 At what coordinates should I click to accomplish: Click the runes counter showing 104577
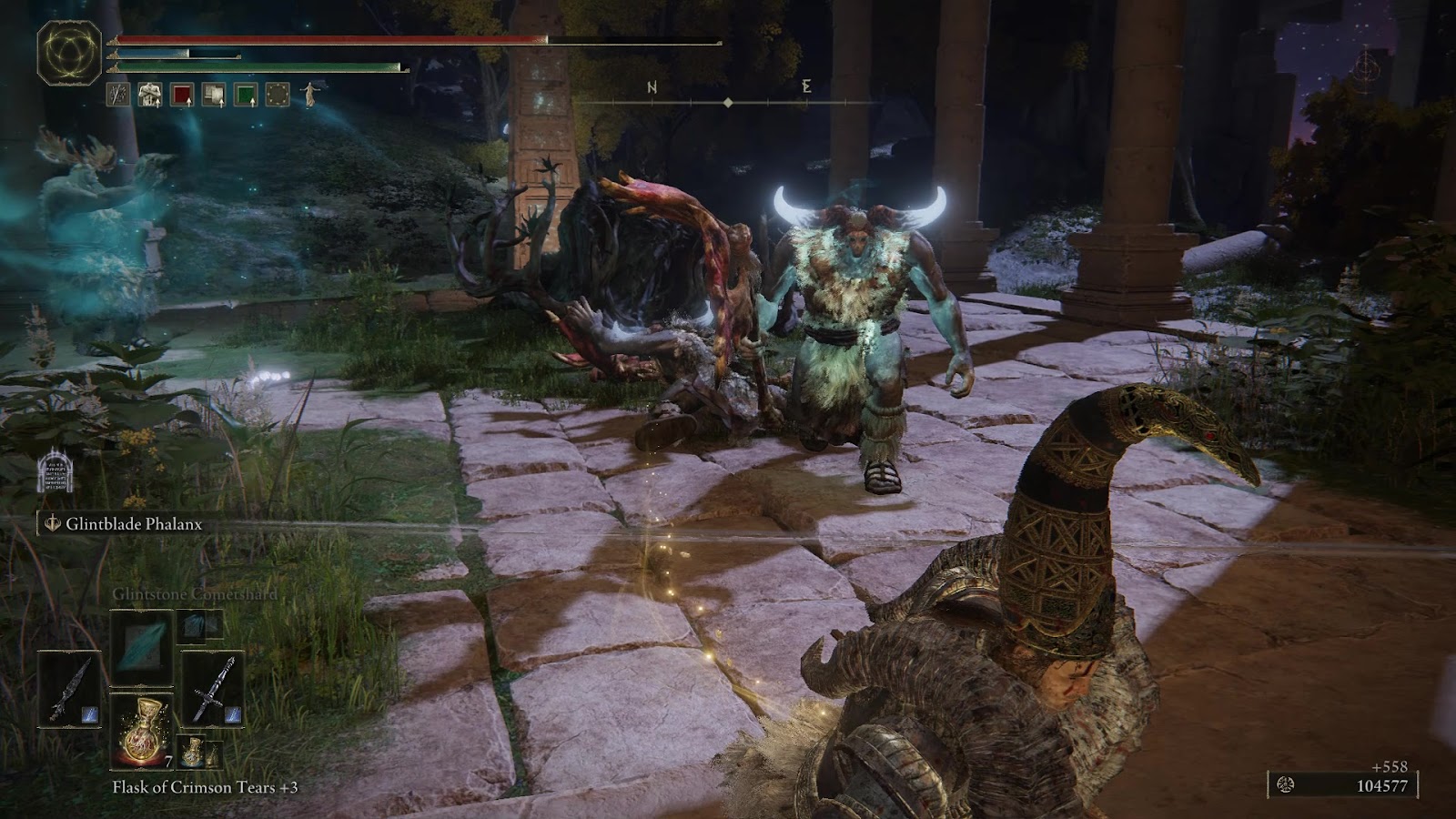click(1343, 785)
